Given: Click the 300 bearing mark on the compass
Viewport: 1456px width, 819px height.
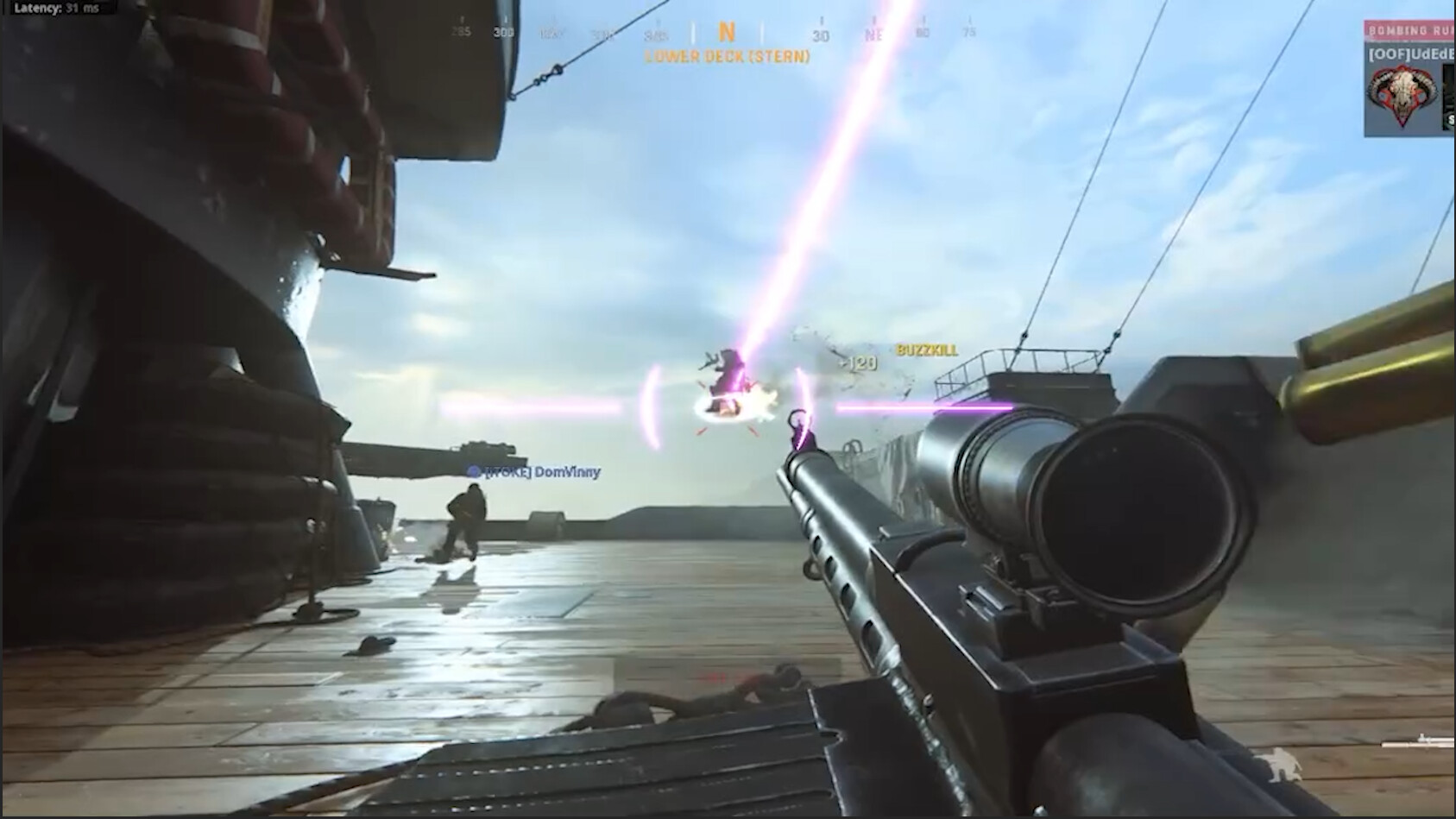Looking at the screenshot, I should pyautogui.click(x=504, y=32).
